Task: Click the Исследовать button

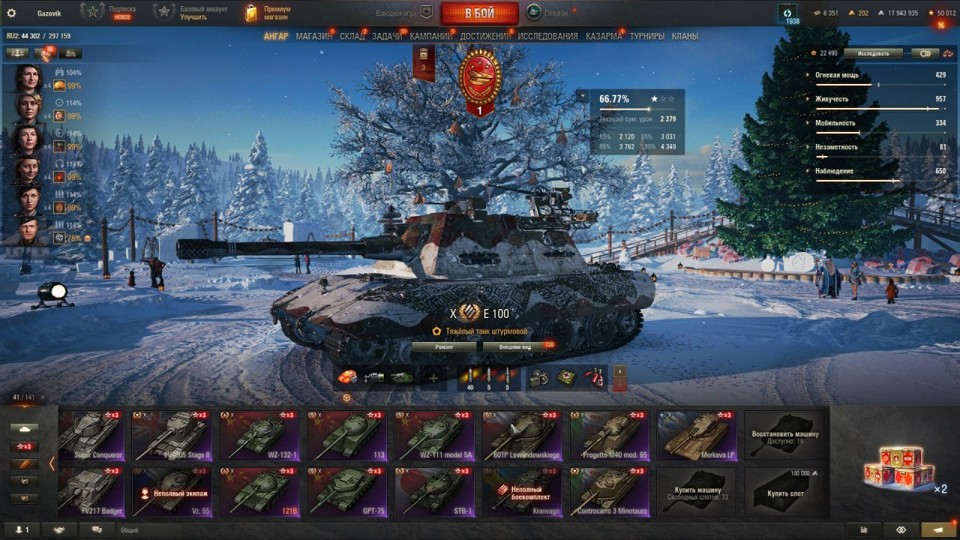Action: click(872, 53)
